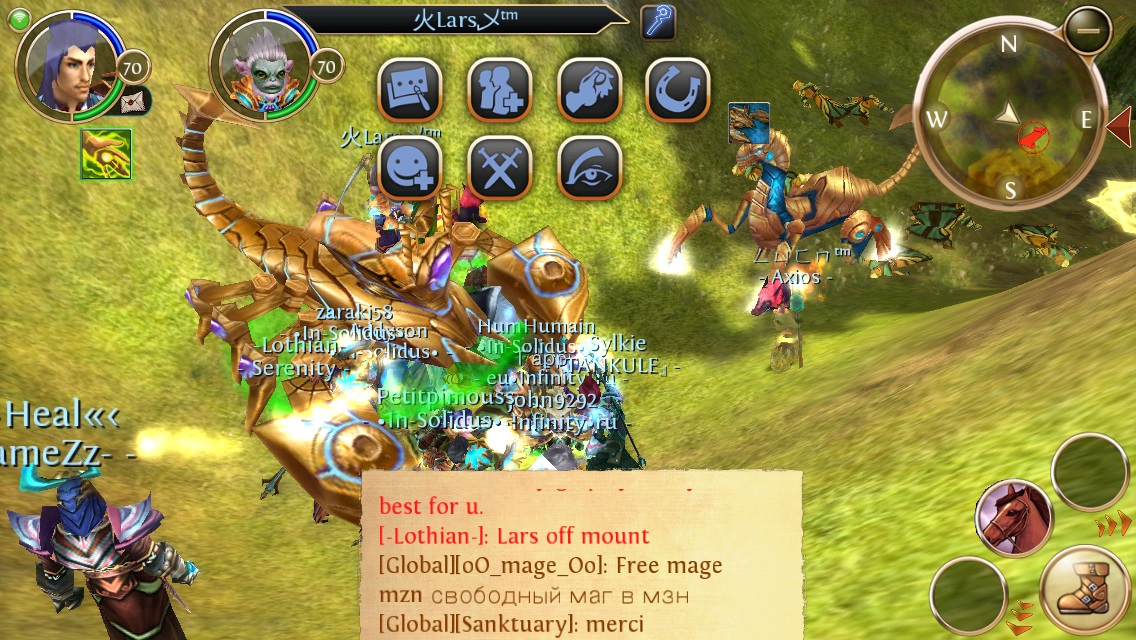Image resolution: width=1136 pixels, height=640 pixels.
Task: Add the target as a friend
Action: click(499, 90)
